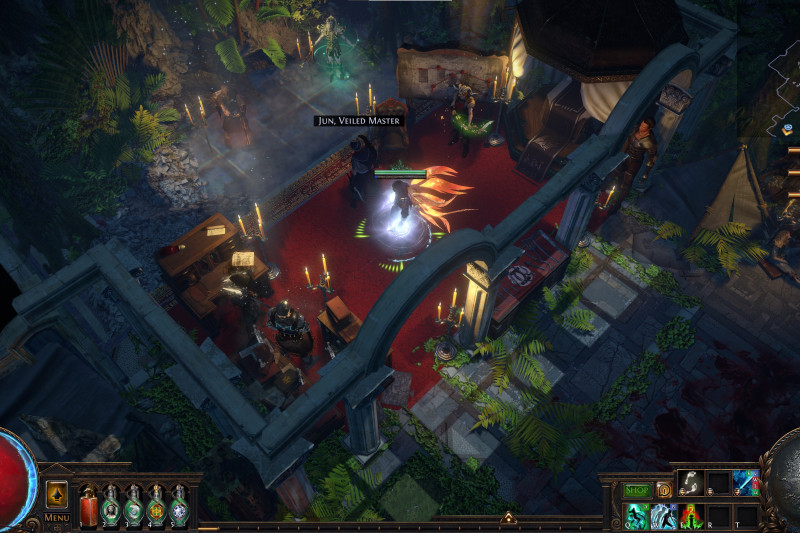This screenshot has width=800, height=533.
Task: Use the red life flask
Action: pos(88,505)
